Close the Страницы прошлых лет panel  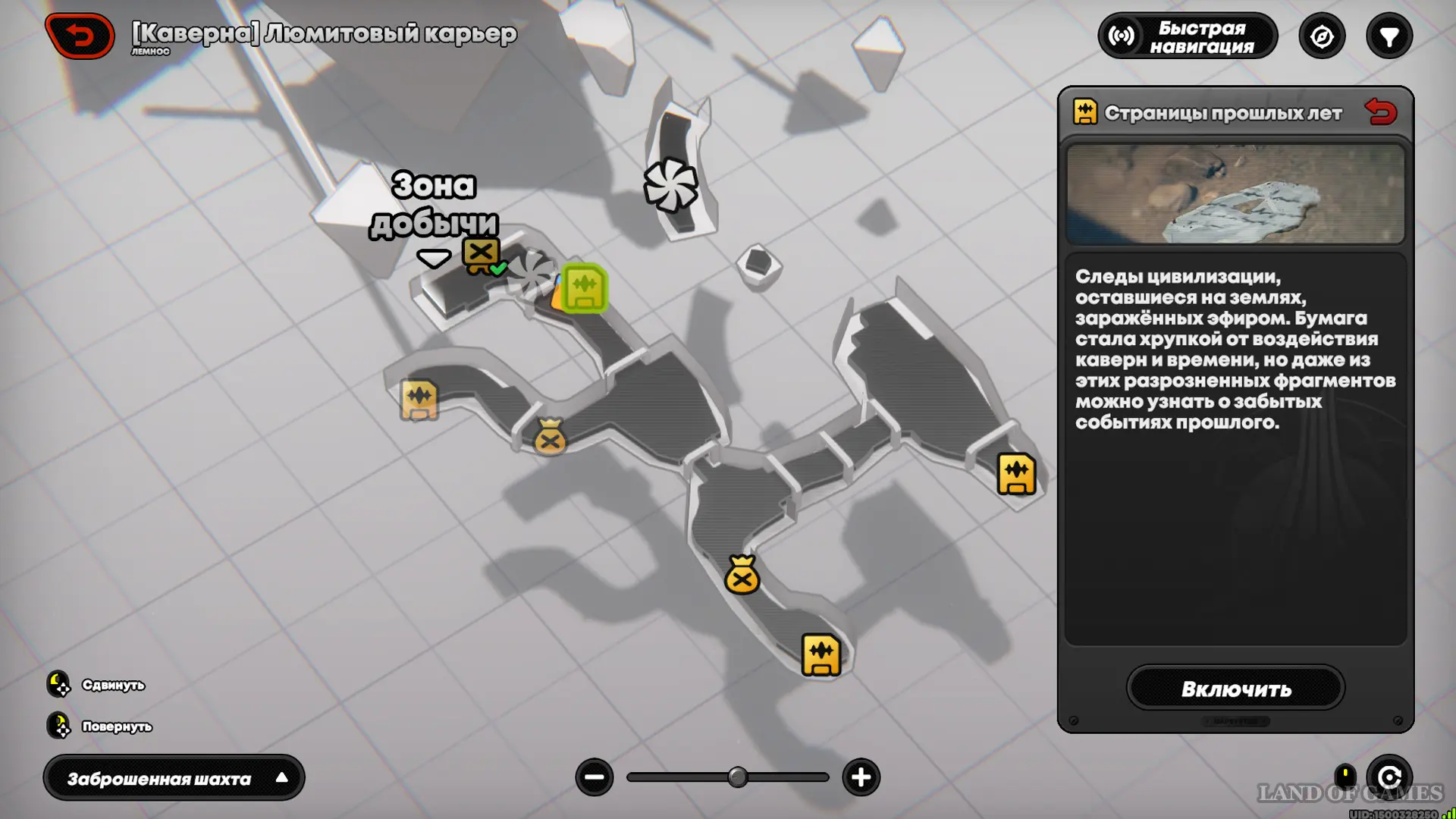pos(1380,112)
